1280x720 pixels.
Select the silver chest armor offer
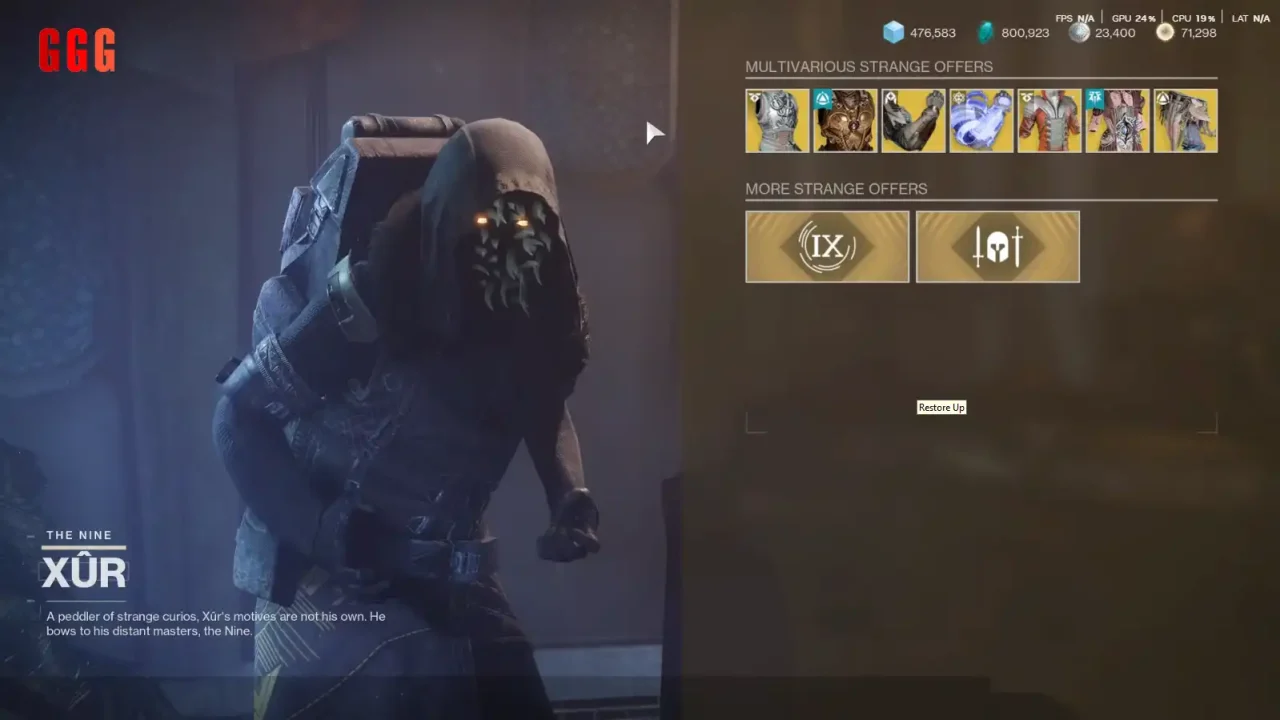pos(777,121)
